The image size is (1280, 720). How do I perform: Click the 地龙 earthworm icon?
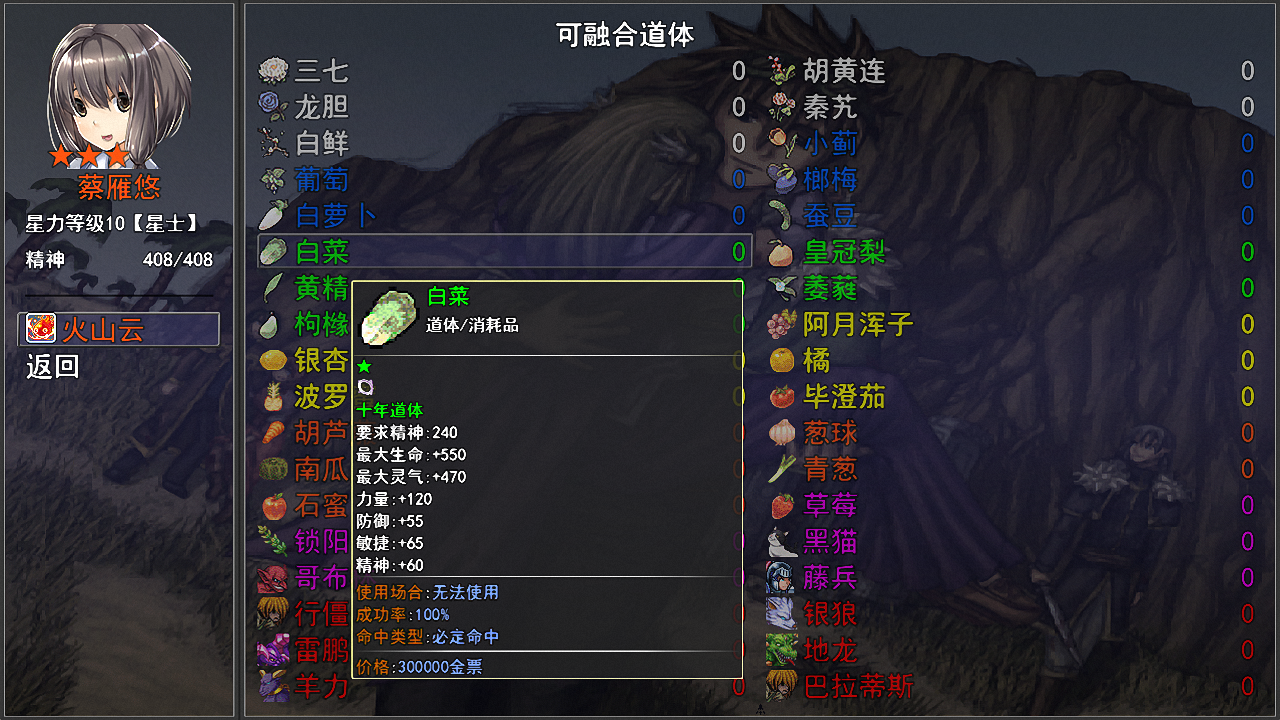coord(781,650)
